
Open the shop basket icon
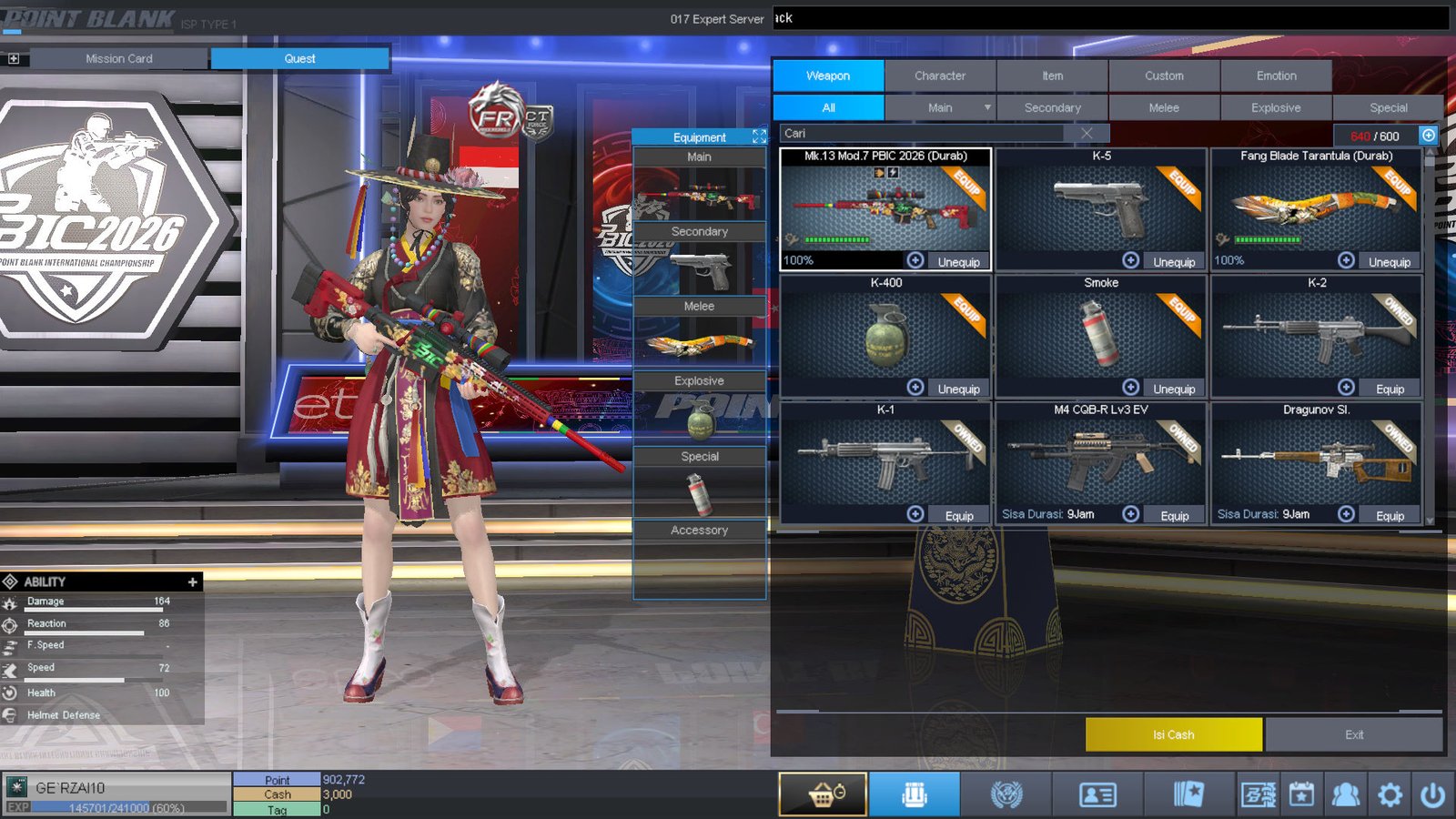pyautogui.click(x=823, y=794)
